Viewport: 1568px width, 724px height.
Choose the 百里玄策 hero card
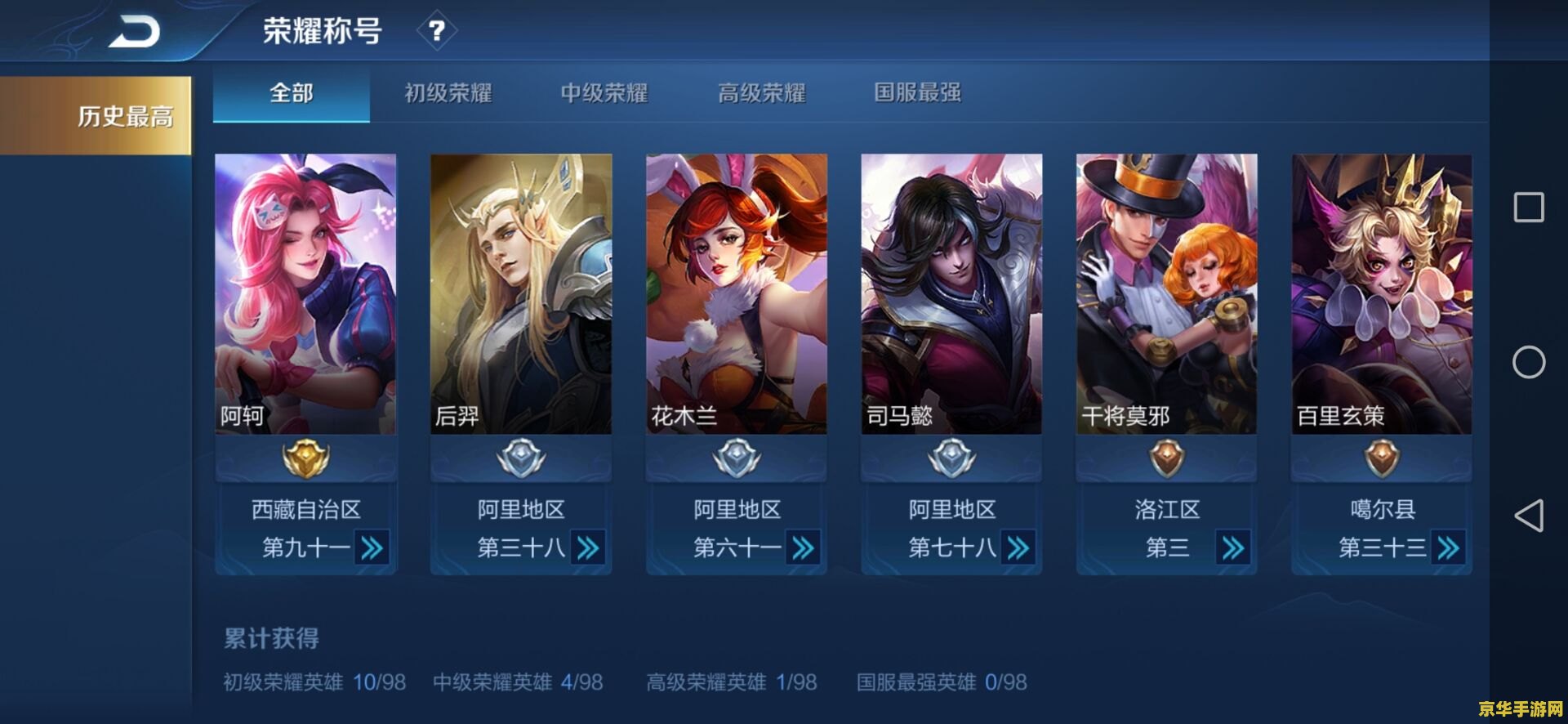coord(1382,294)
